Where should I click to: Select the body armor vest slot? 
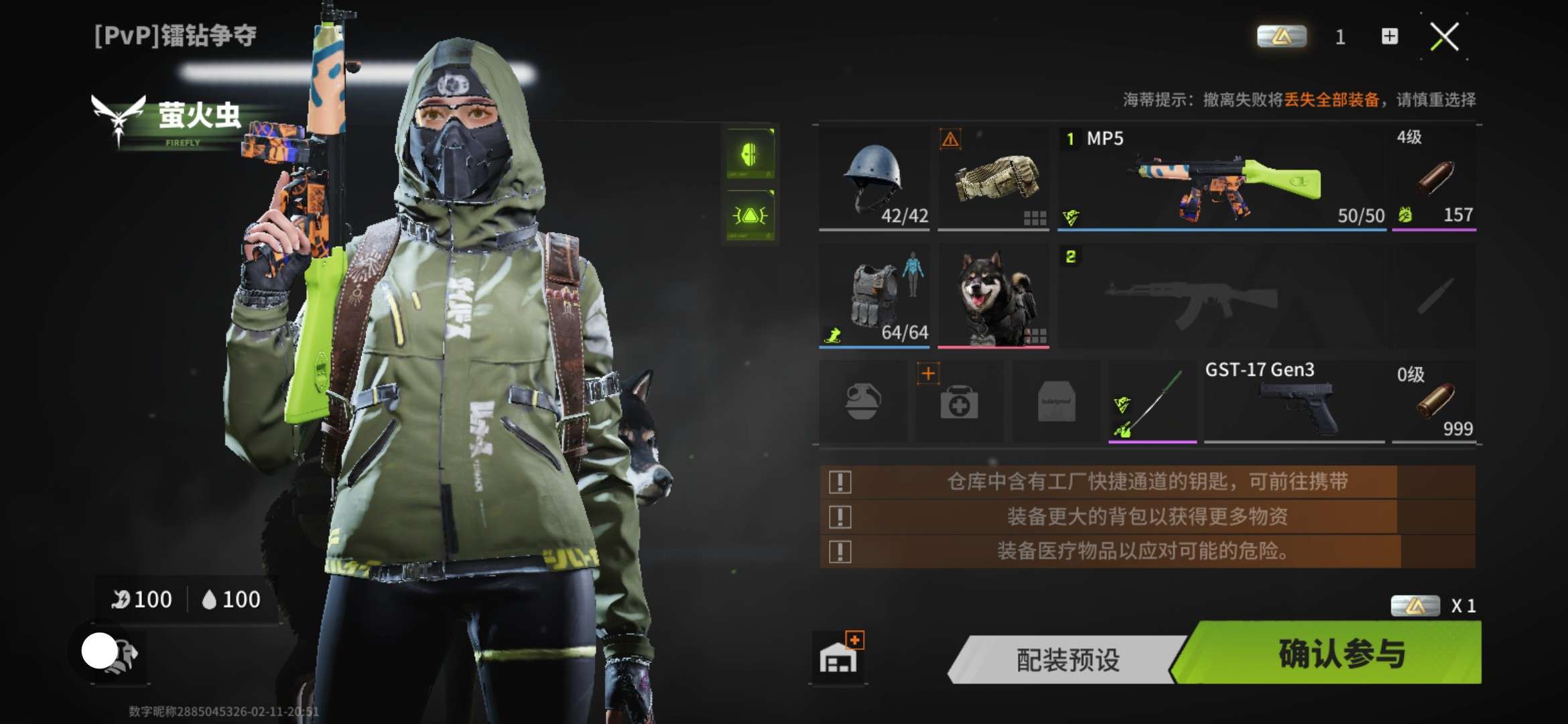tap(874, 296)
